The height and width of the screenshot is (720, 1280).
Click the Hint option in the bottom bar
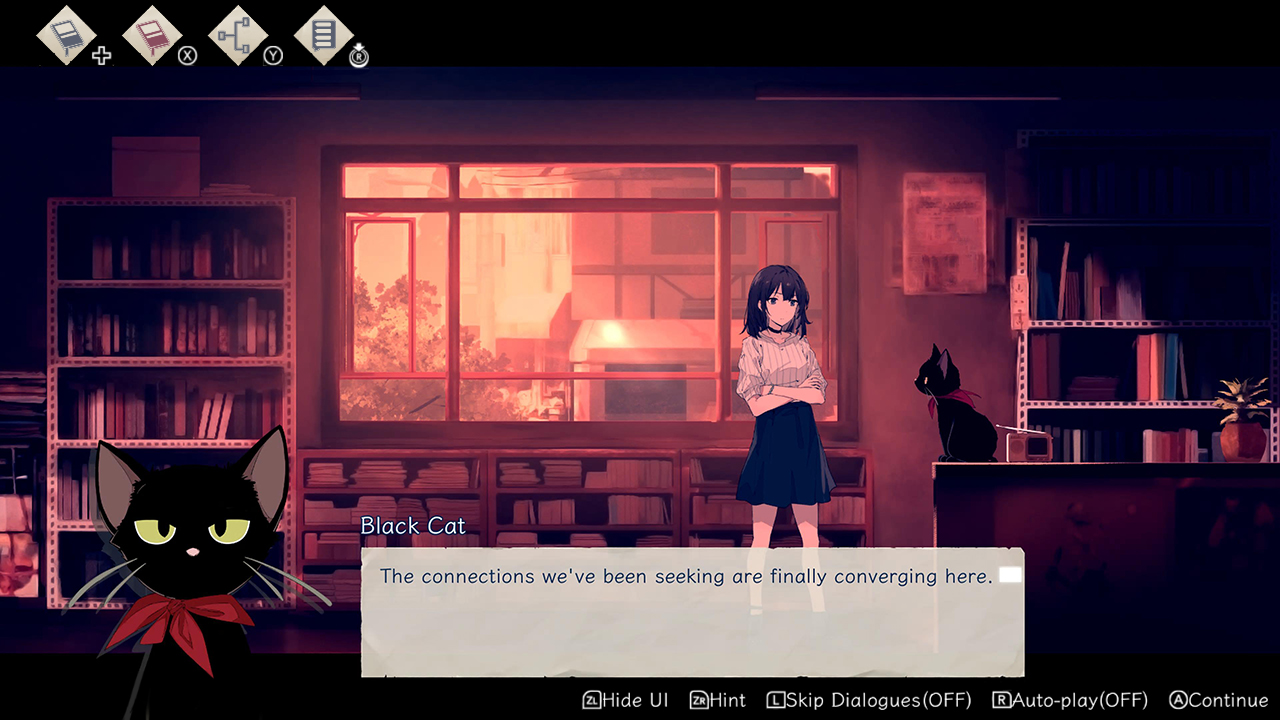(x=725, y=700)
